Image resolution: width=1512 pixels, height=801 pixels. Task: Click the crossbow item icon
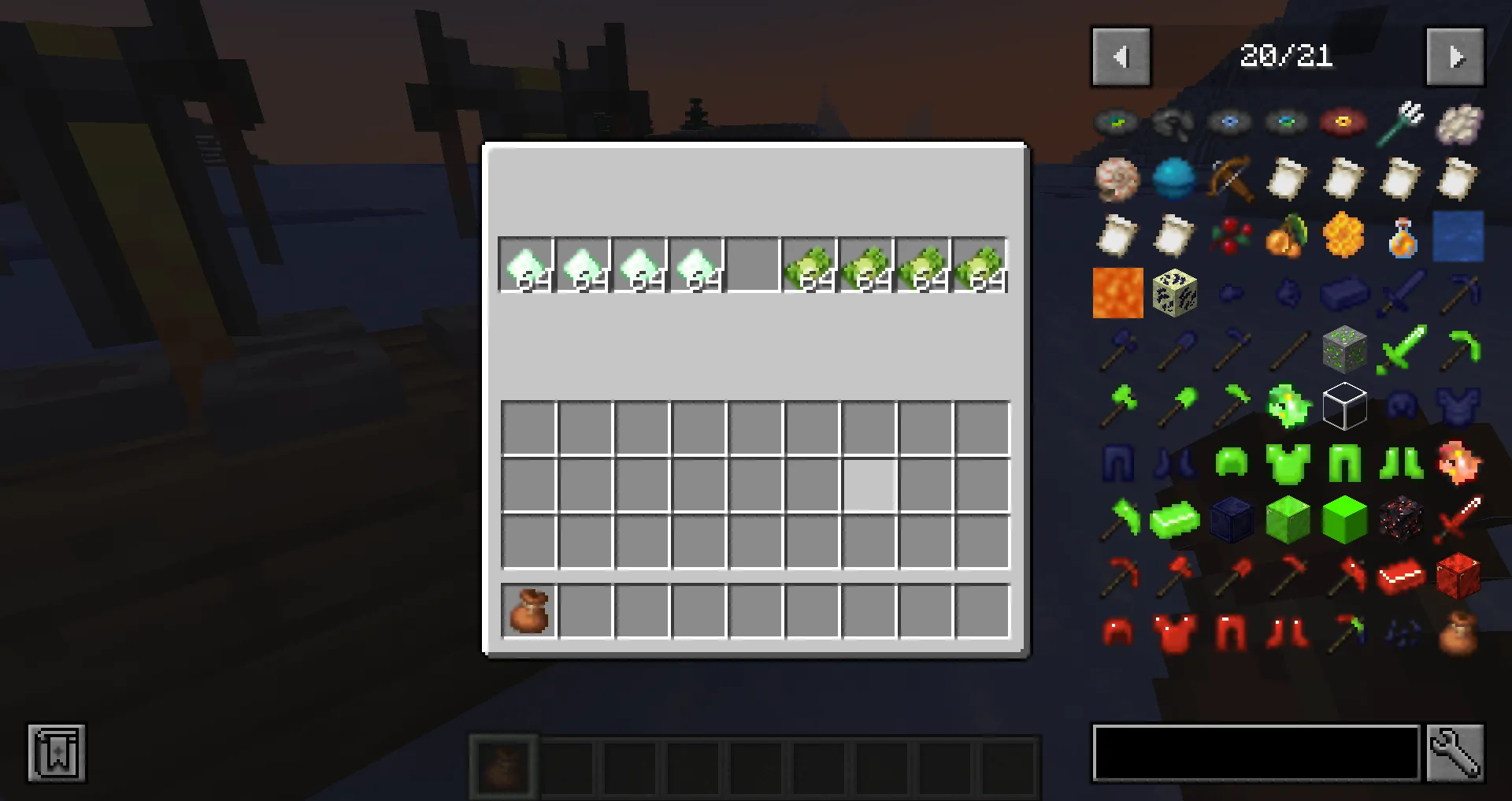click(1231, 180)
